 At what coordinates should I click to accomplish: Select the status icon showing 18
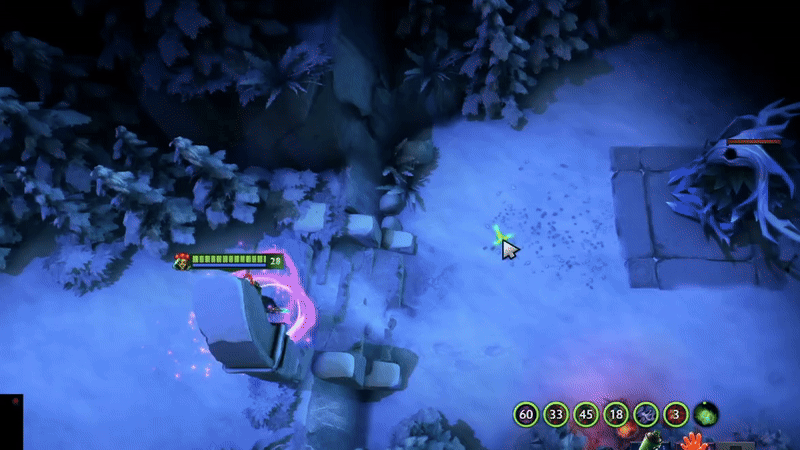[x=617, y=414]
